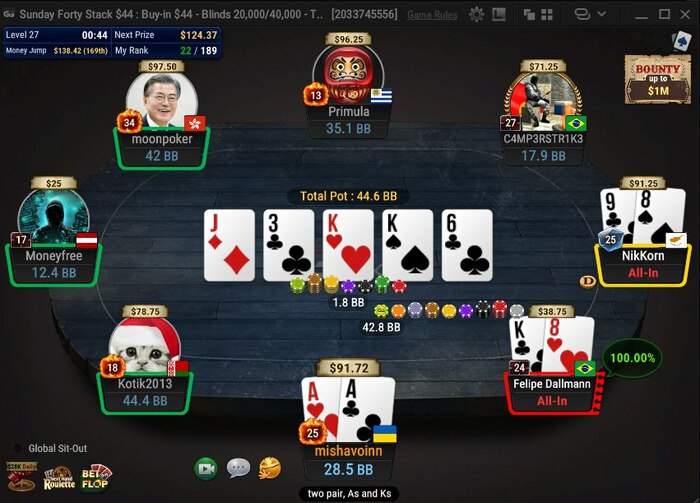This screenshot has height=503, width=700.
Task: Open the emoji reactions face
Action: [x=269, y=467]
